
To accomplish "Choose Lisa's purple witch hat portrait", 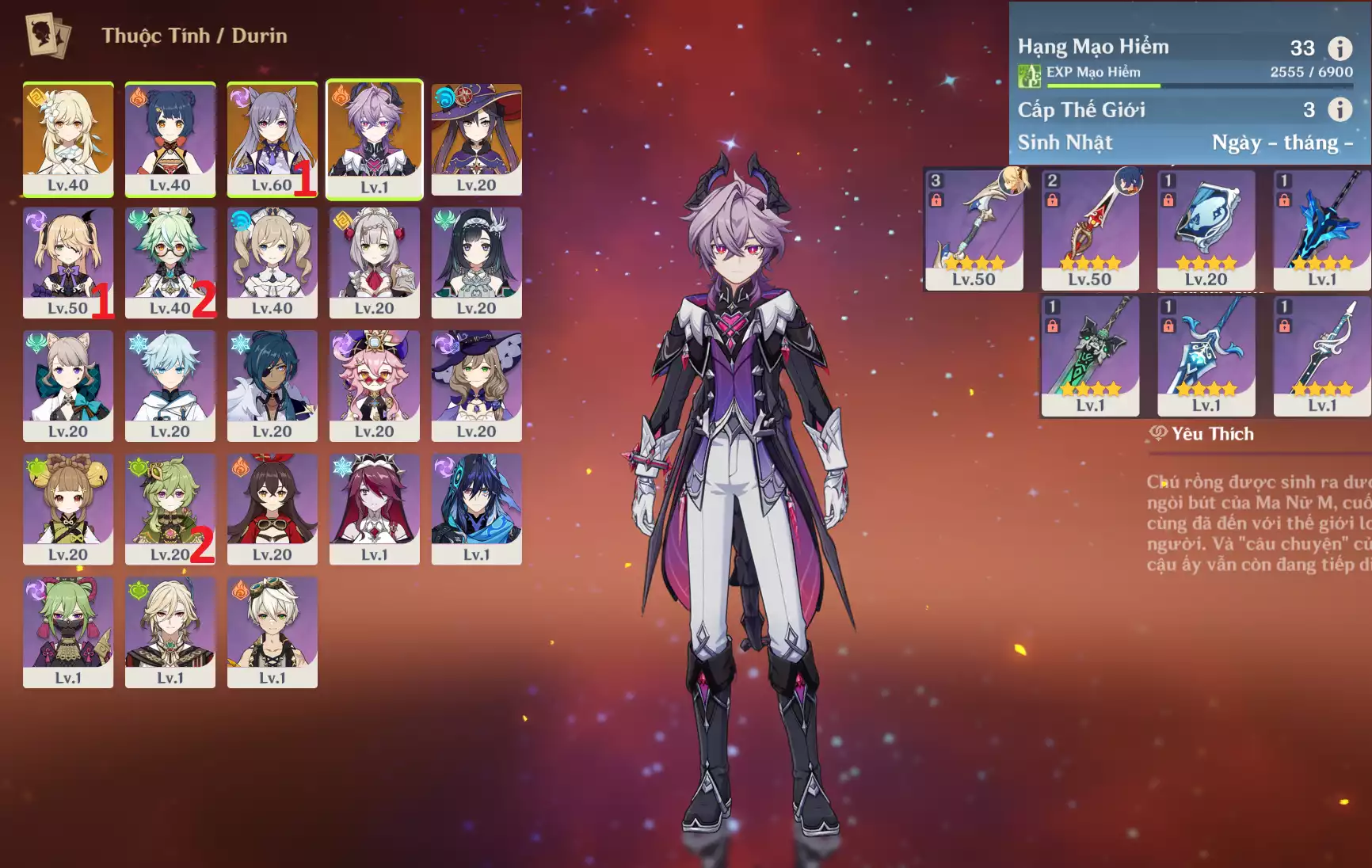I will (x=476, y=386).
